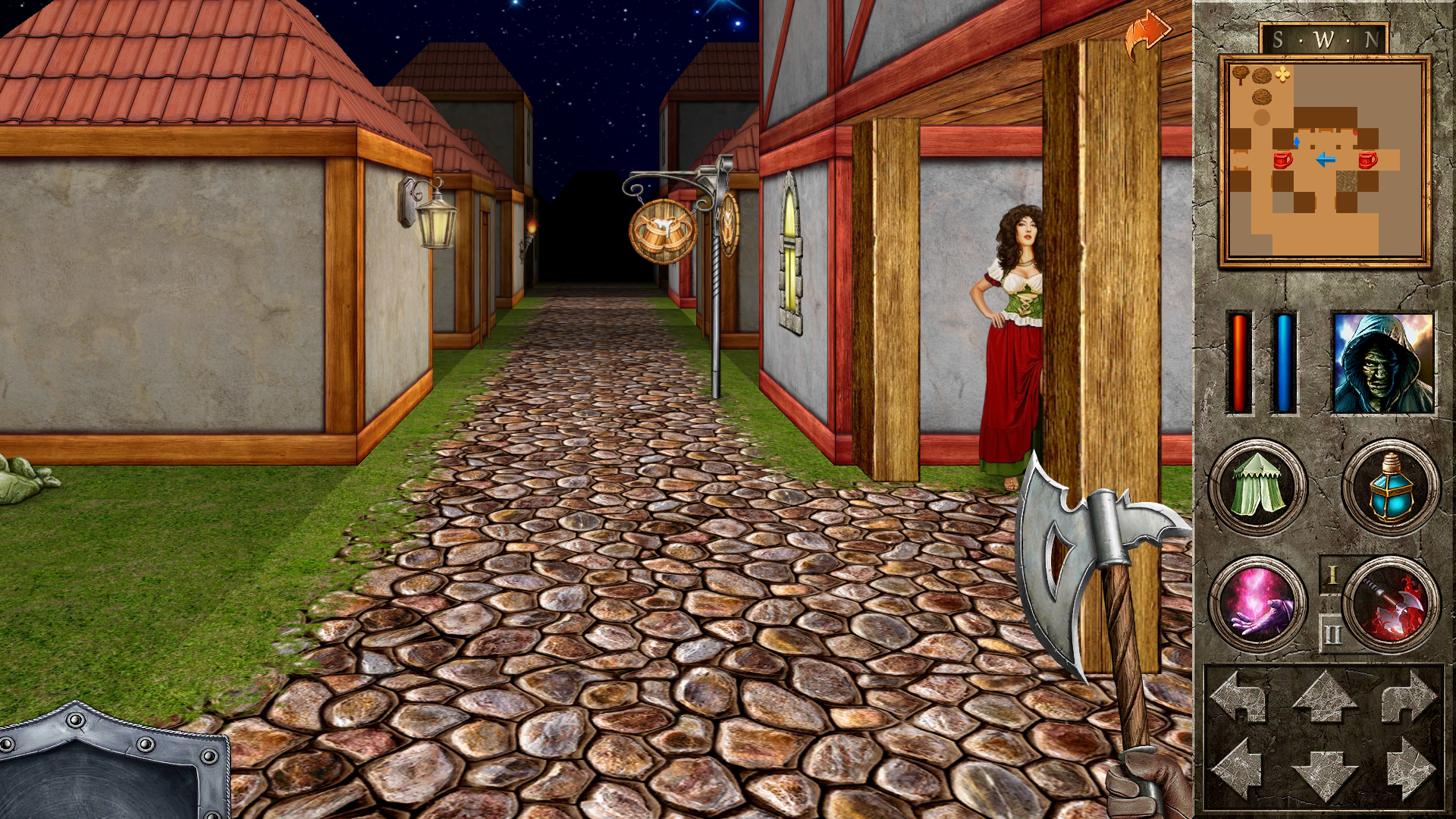
Task: Click the hanging tavern barrel sign
Action: (x=661, y=231)
